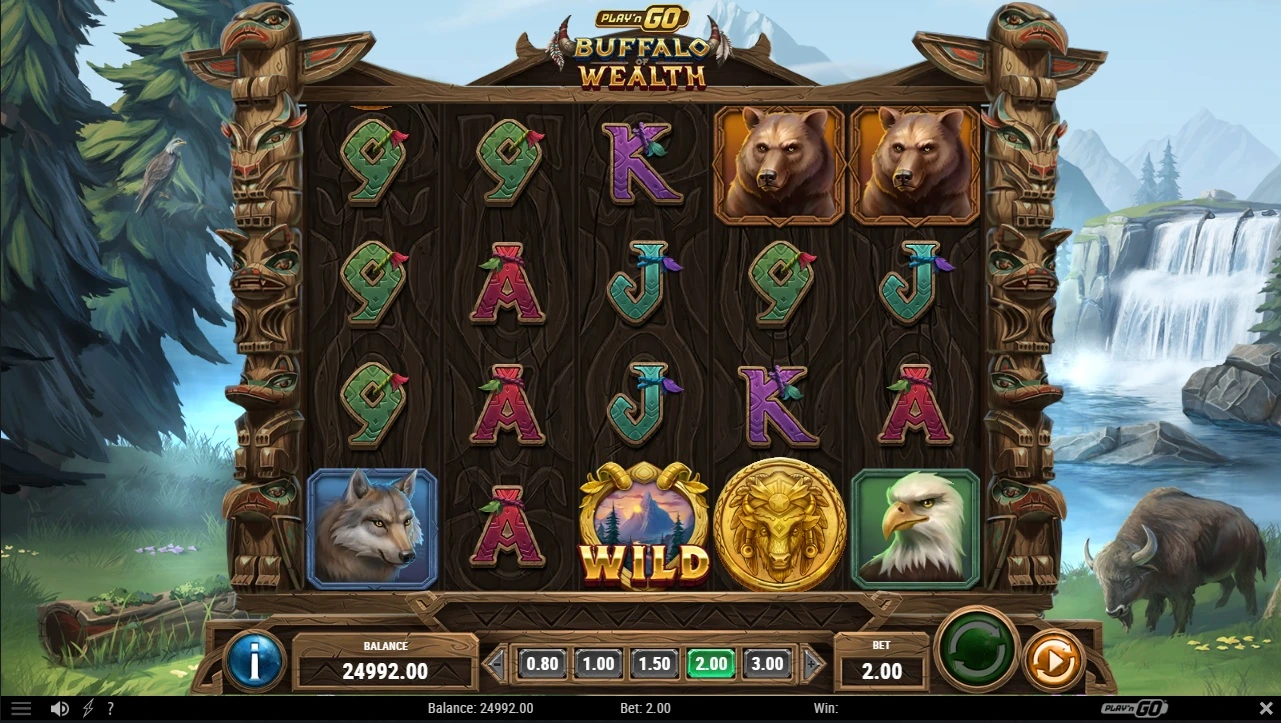Select the highlighted 2.00 bet

click(711, 663)
